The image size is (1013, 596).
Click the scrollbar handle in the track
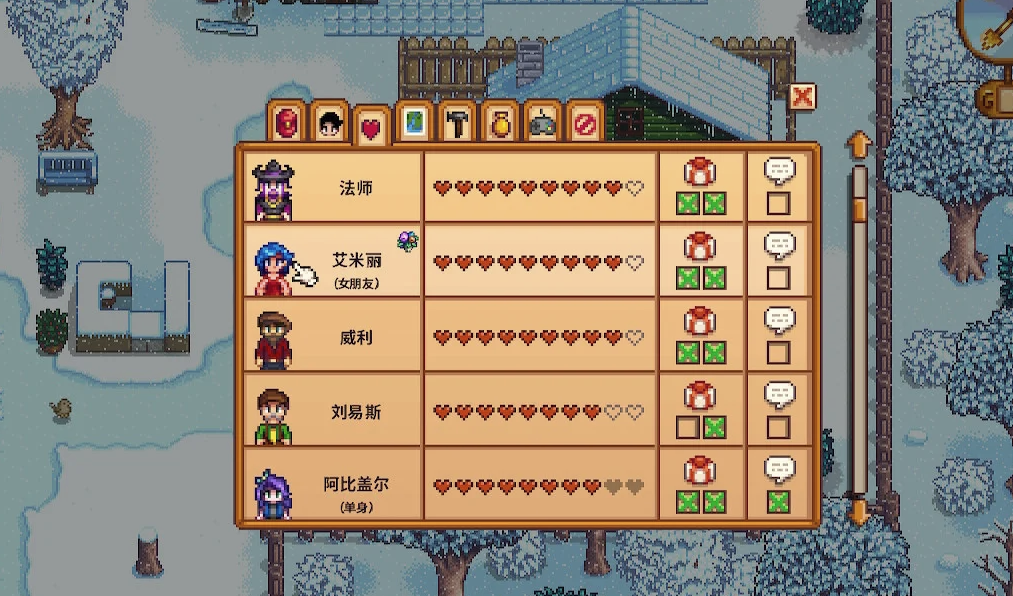859,207
